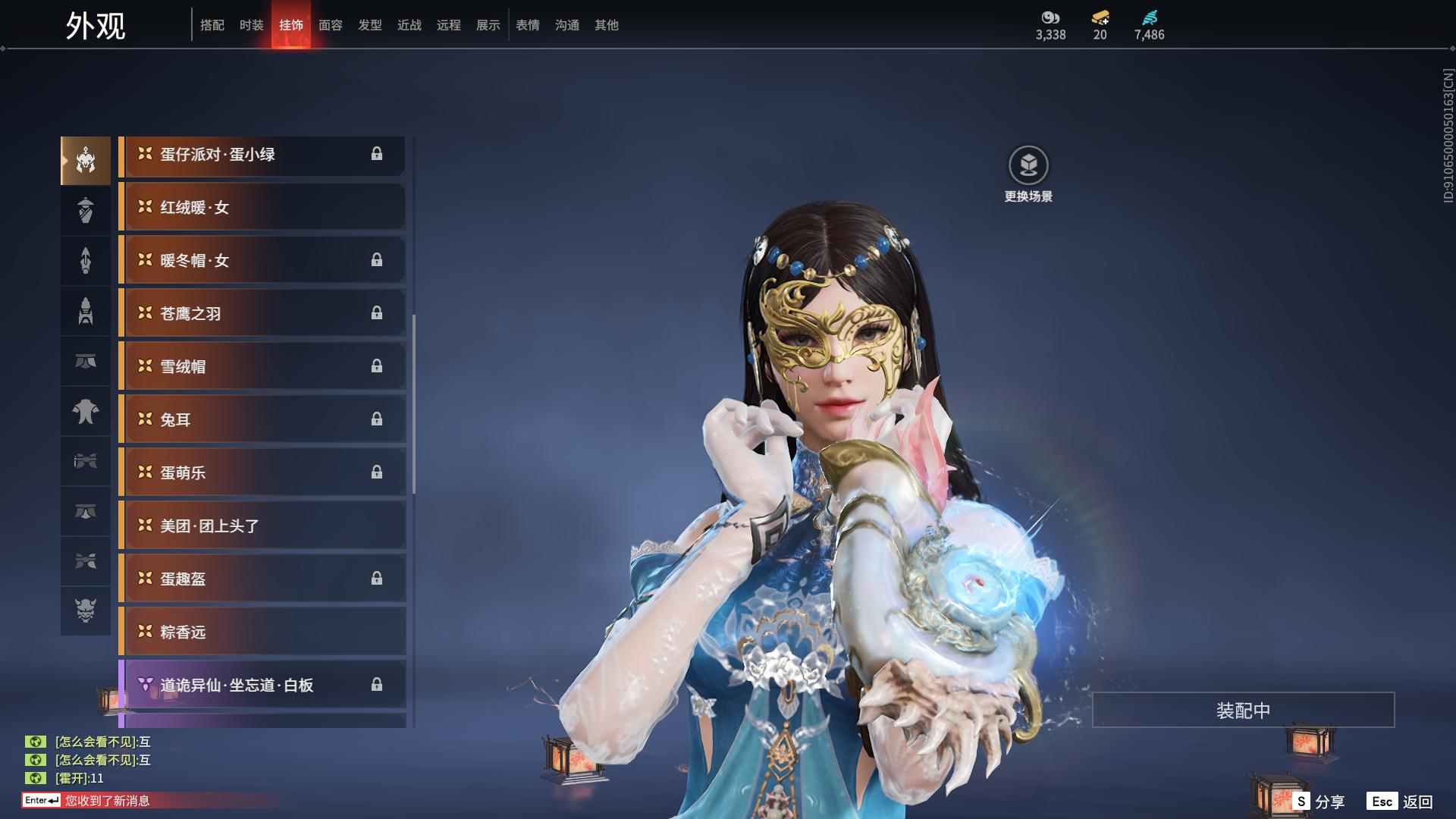This screenshot has height=819, width=1456.
Task: Select the 红绒暖·女 accessory
Action: click(x=262, y=207)
